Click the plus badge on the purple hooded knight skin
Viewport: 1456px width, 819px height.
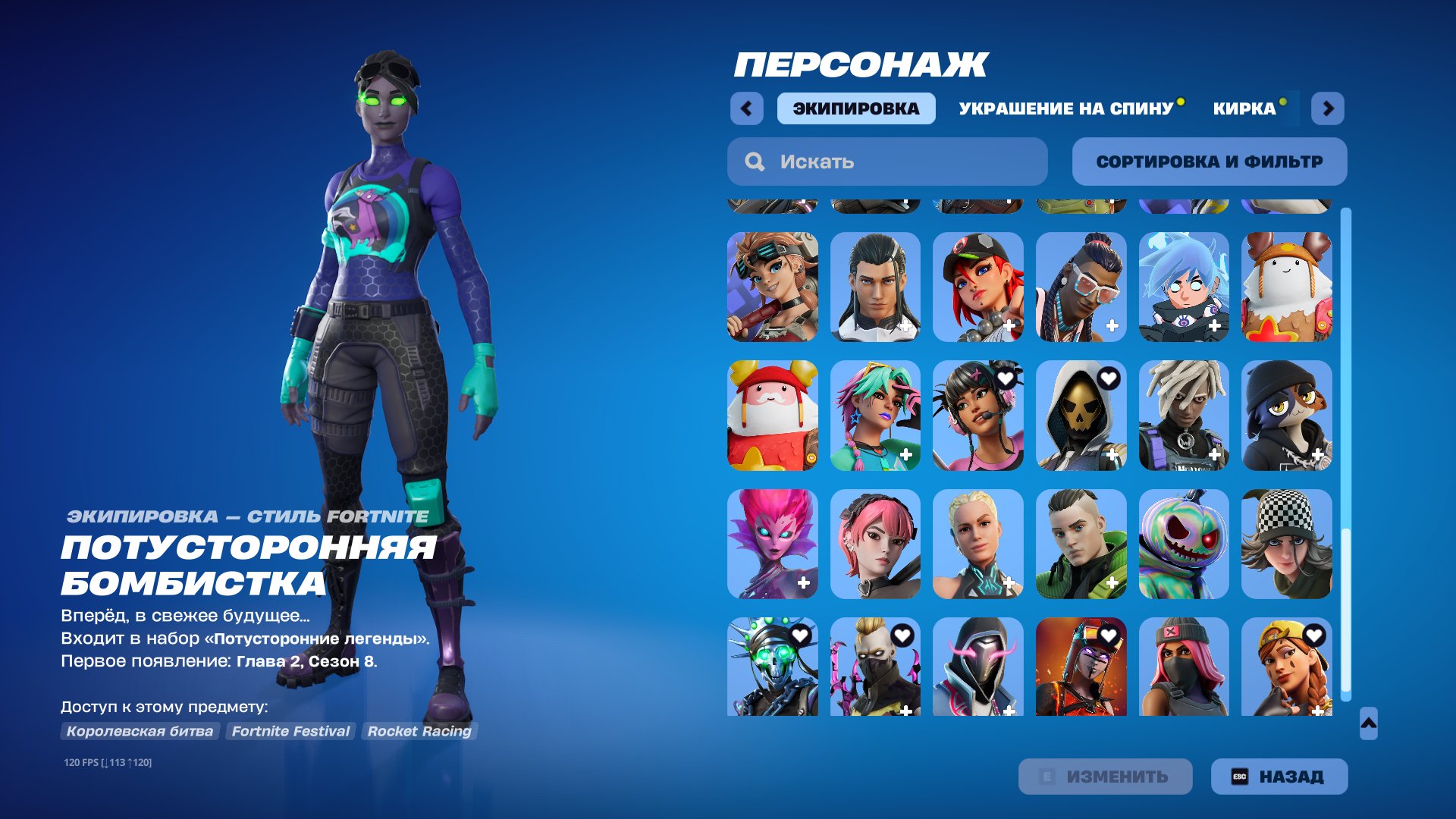[1009, 712]
